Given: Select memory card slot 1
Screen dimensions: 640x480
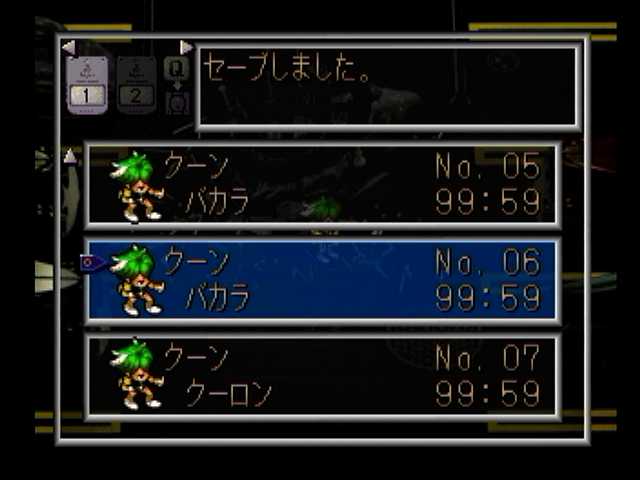Looking at the screenshot, I should pyautogui.click(x=86, y=85).
